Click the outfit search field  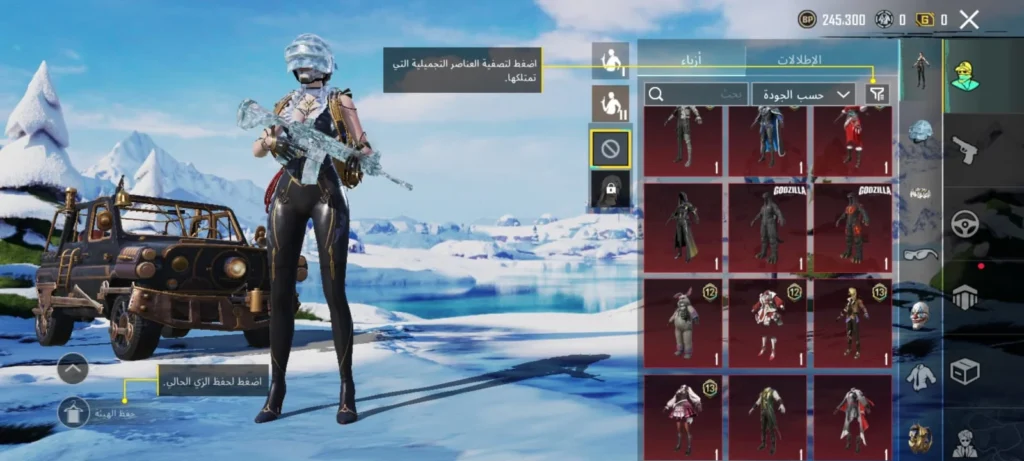pyautogui.click(x=696, y=94)
